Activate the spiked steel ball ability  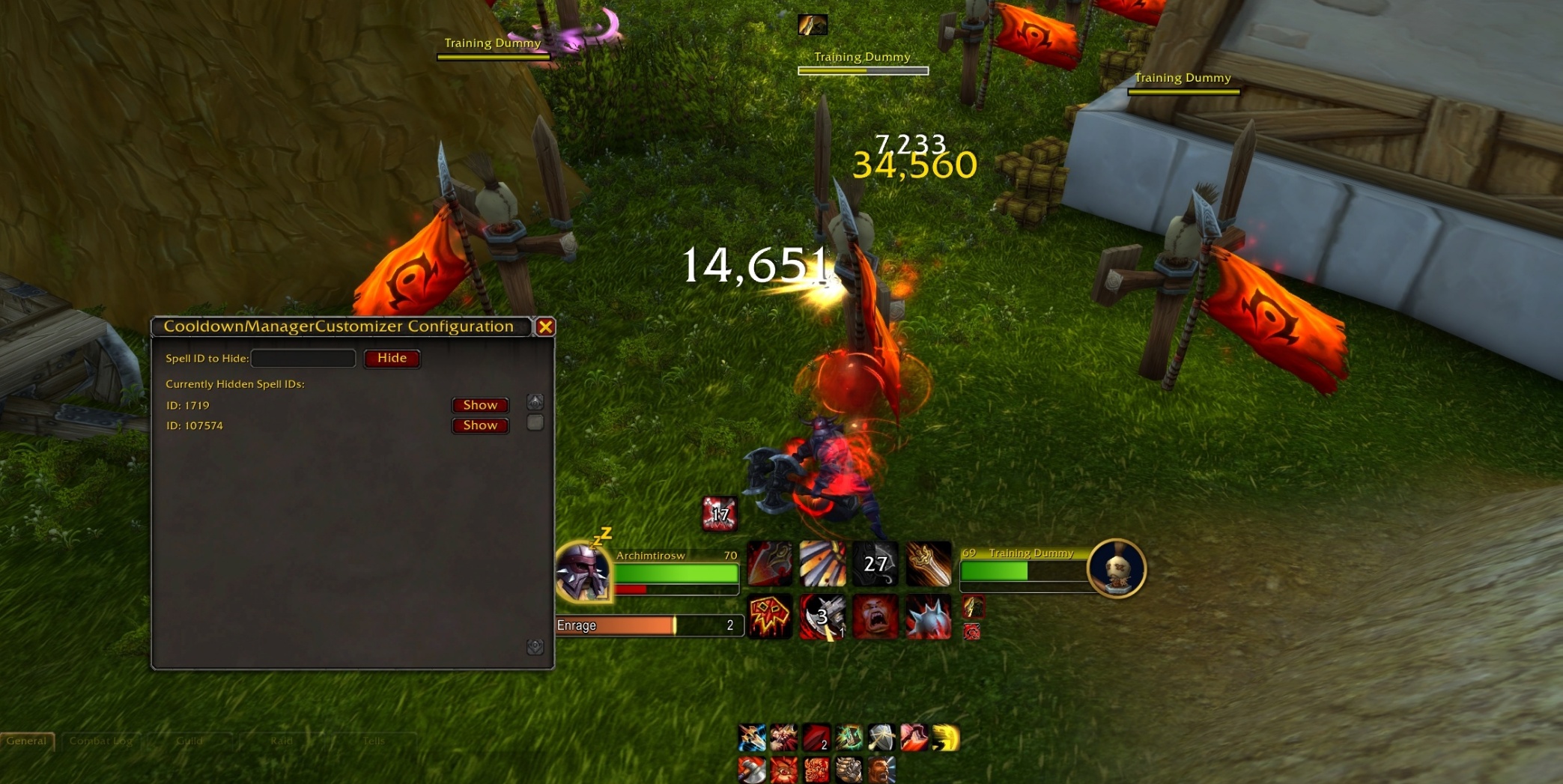coord(929,617)
